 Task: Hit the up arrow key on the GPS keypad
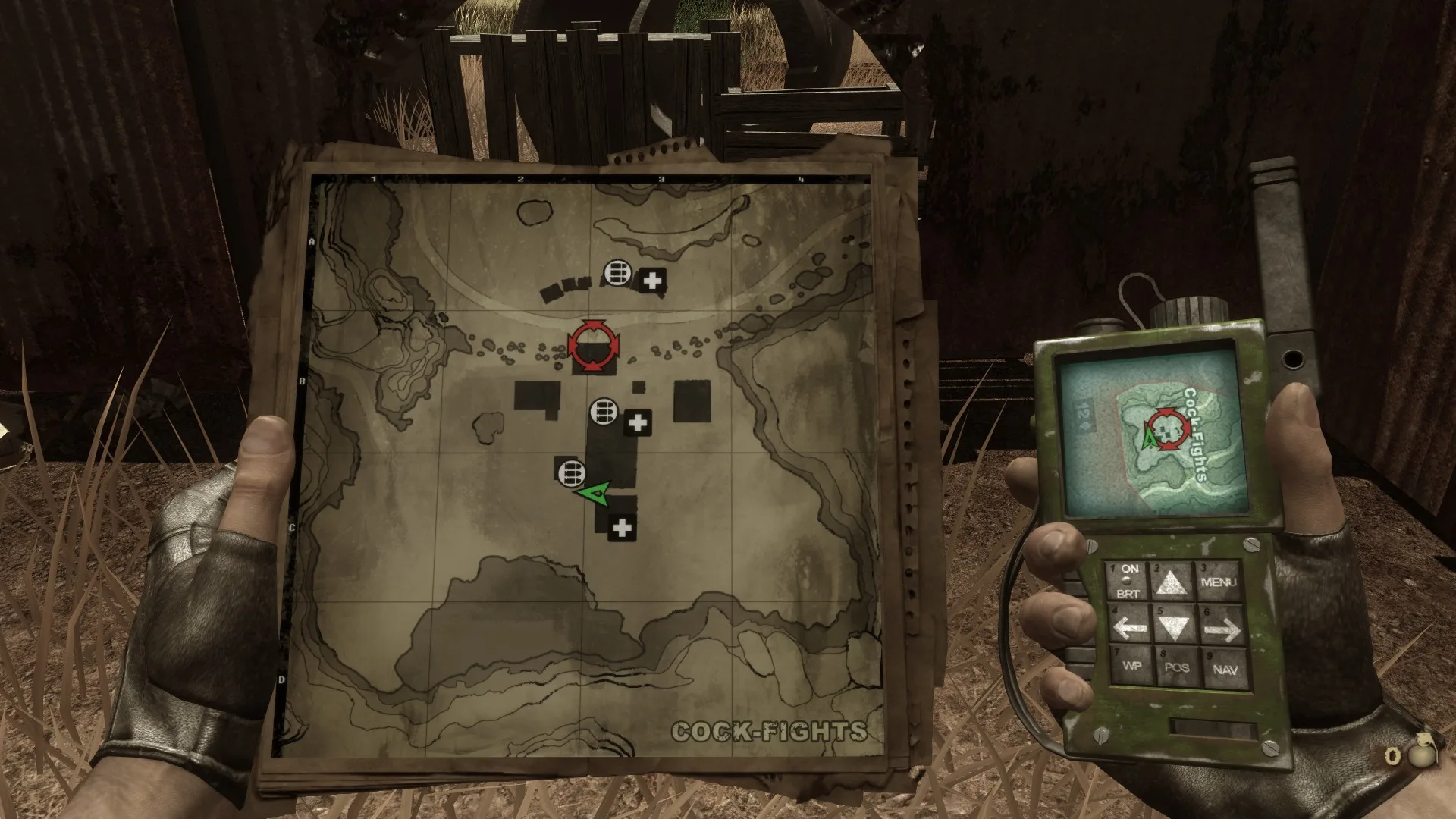tap(1172, 582)
